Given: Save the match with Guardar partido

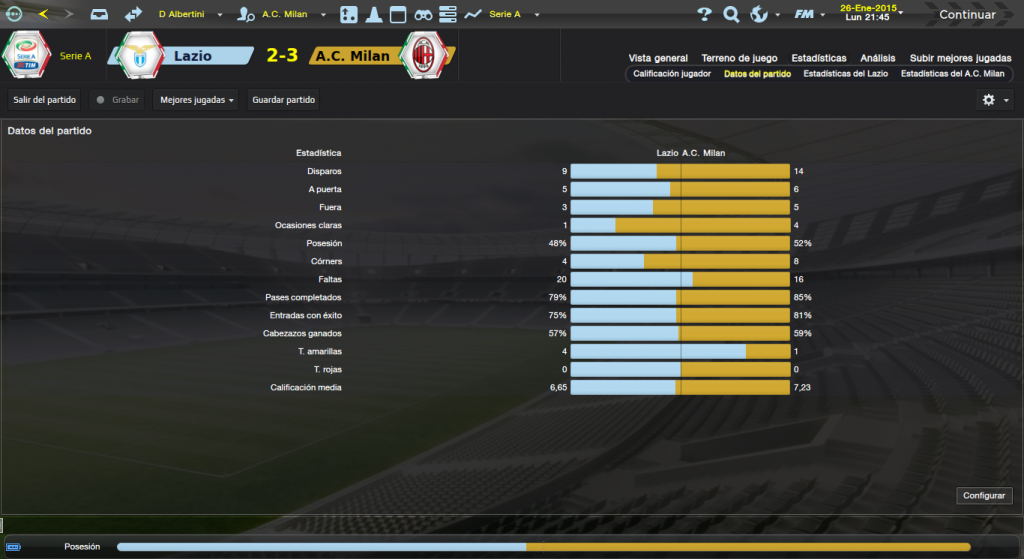Looking at the screenshot, I should pos(284,100).
